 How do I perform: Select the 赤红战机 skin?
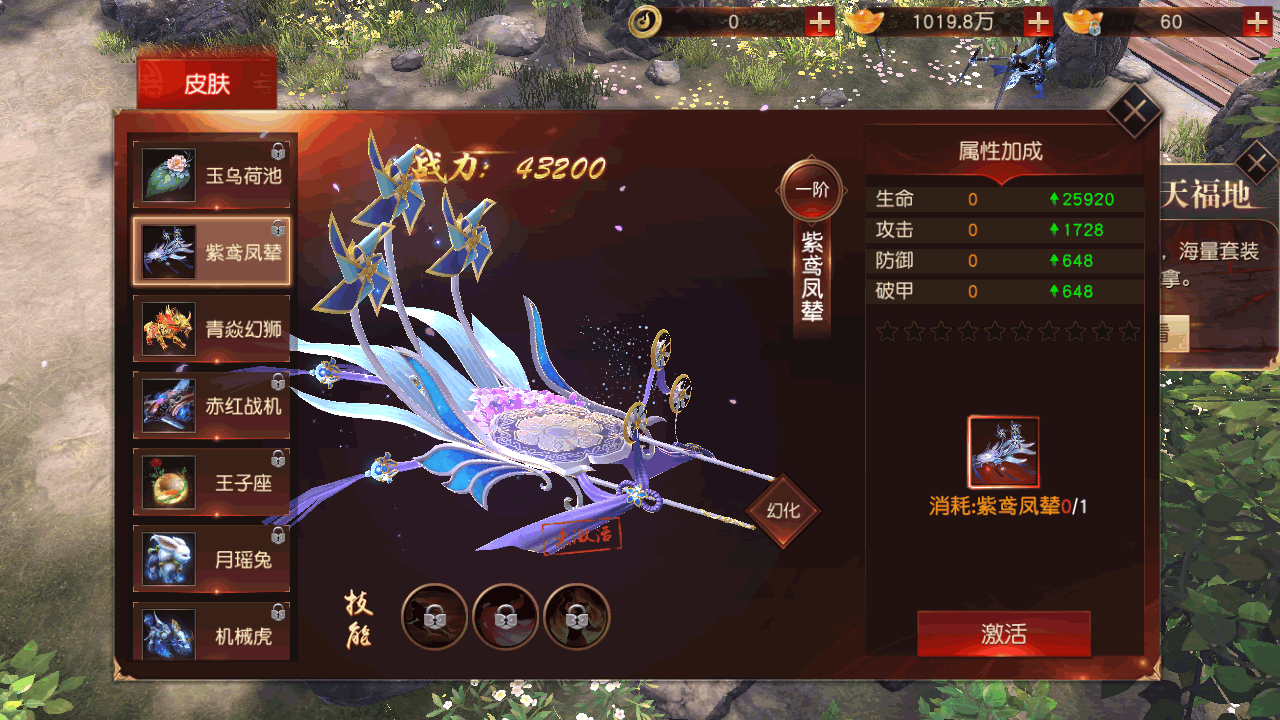coord(212,406)
